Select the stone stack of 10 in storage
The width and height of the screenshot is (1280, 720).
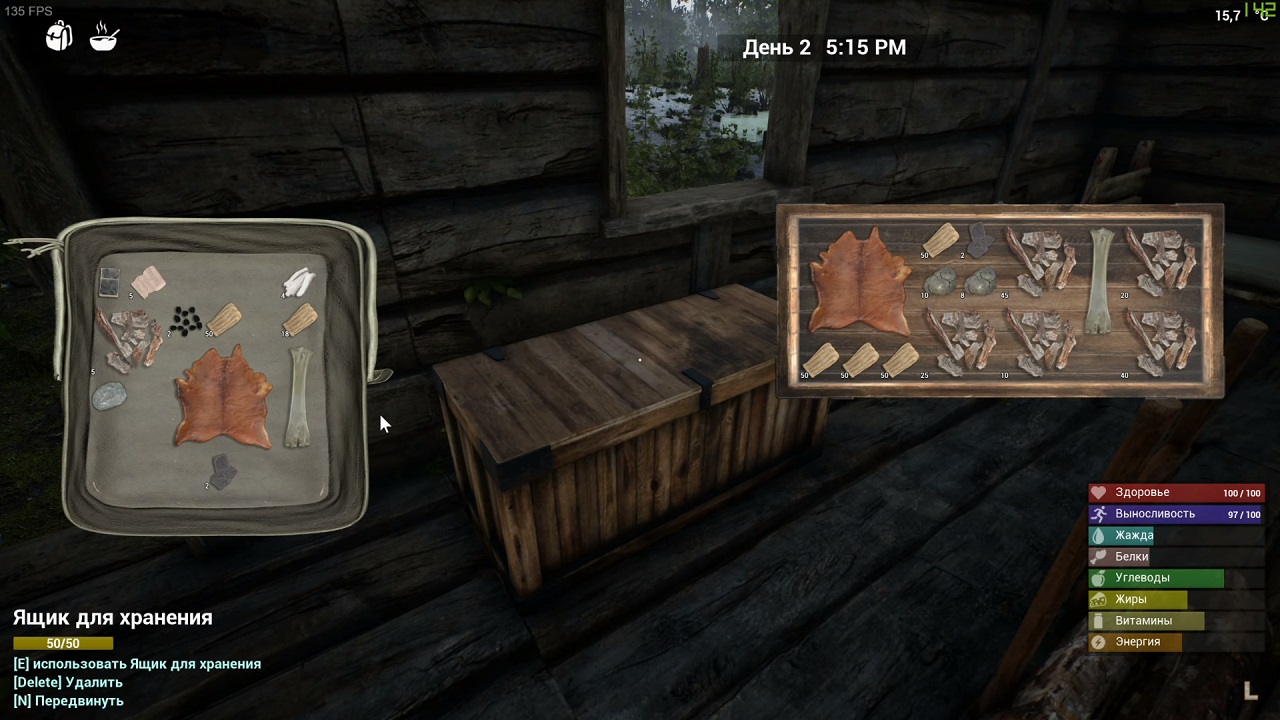tap(938, 281)
